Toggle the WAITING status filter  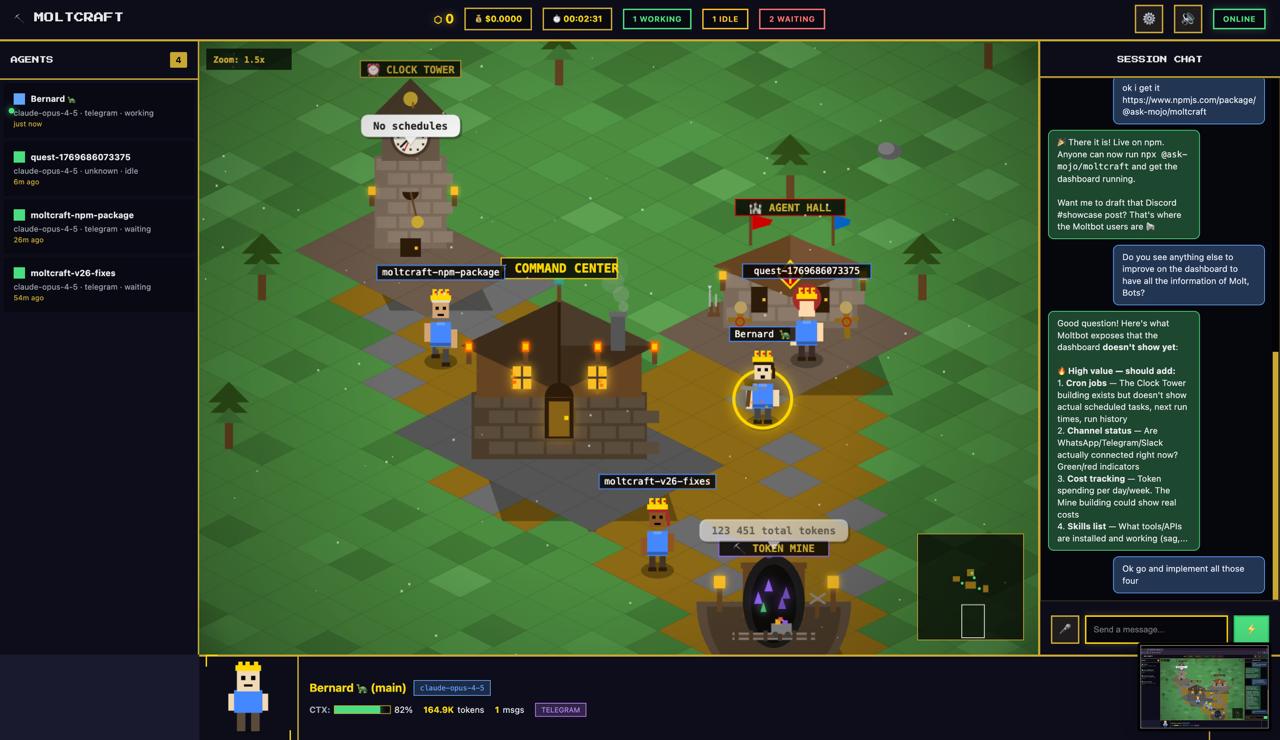[x=791, y=18]
